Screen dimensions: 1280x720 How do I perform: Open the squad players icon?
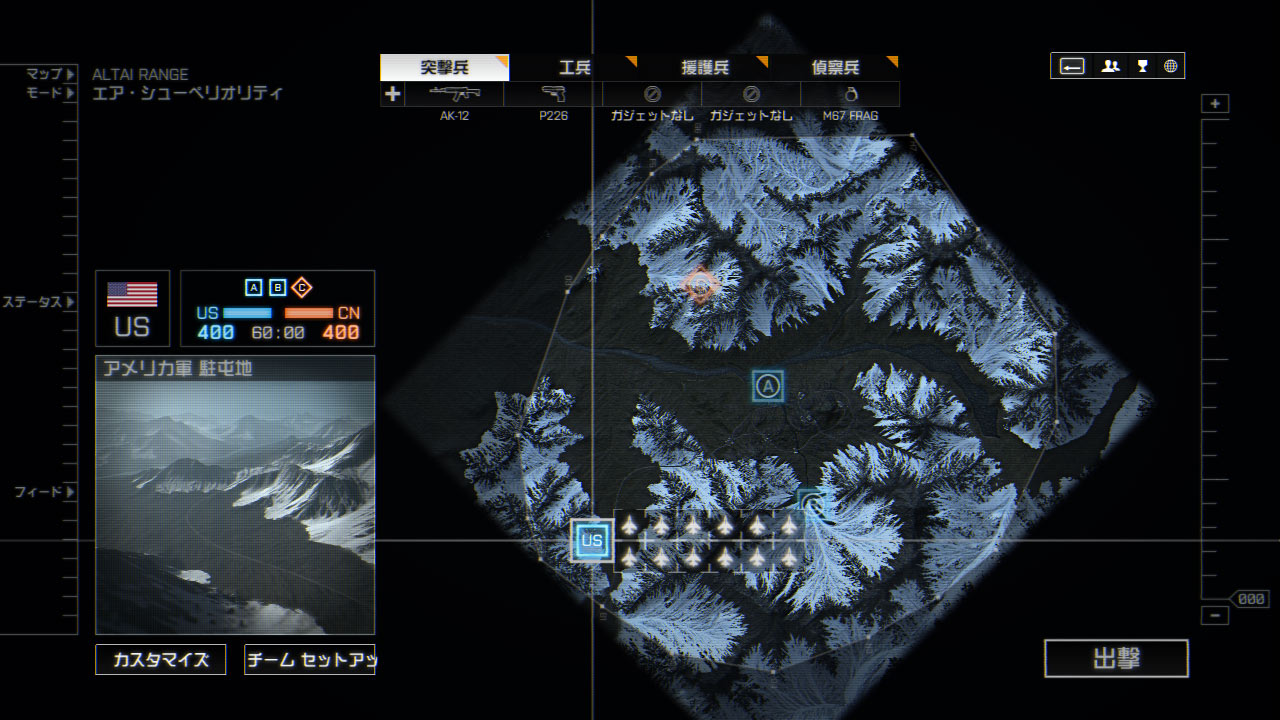point(1110,66)
